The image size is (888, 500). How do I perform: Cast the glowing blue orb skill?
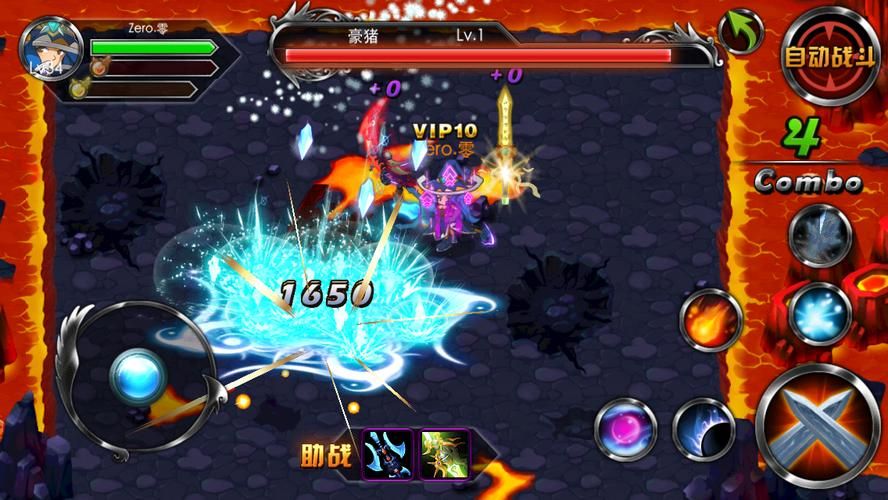click(x=820, y=314)
